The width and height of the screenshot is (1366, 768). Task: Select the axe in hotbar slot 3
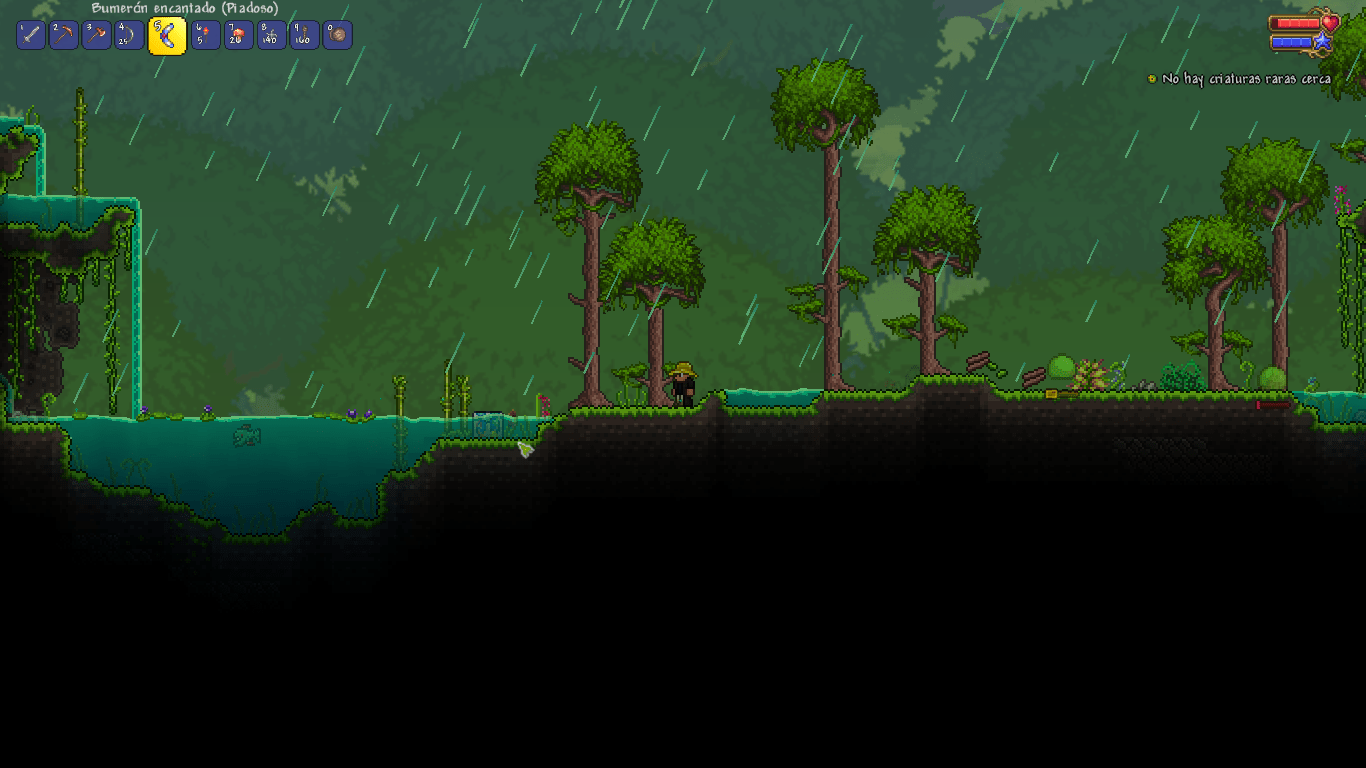96,34
